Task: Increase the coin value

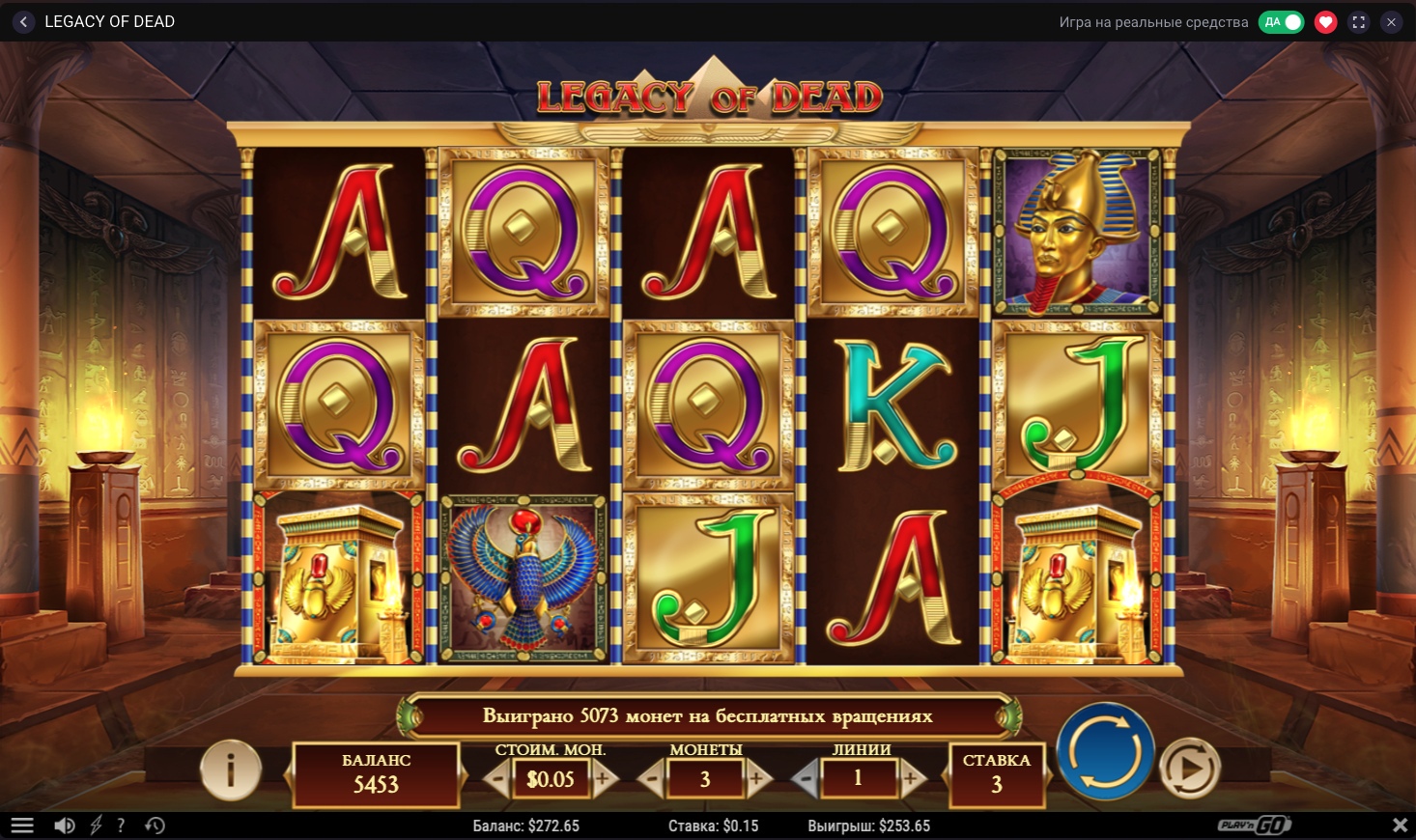Action: coord(604,778)
